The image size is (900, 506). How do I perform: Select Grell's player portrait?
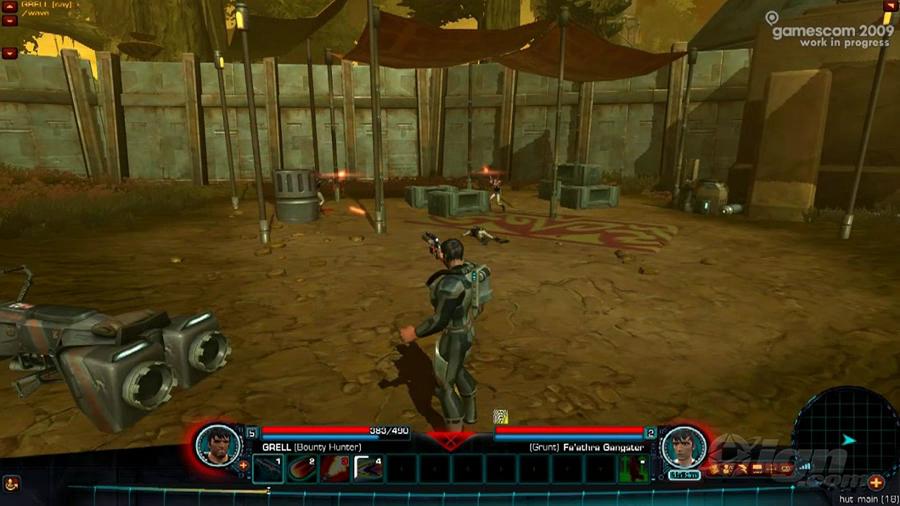(x=217, y=443)
